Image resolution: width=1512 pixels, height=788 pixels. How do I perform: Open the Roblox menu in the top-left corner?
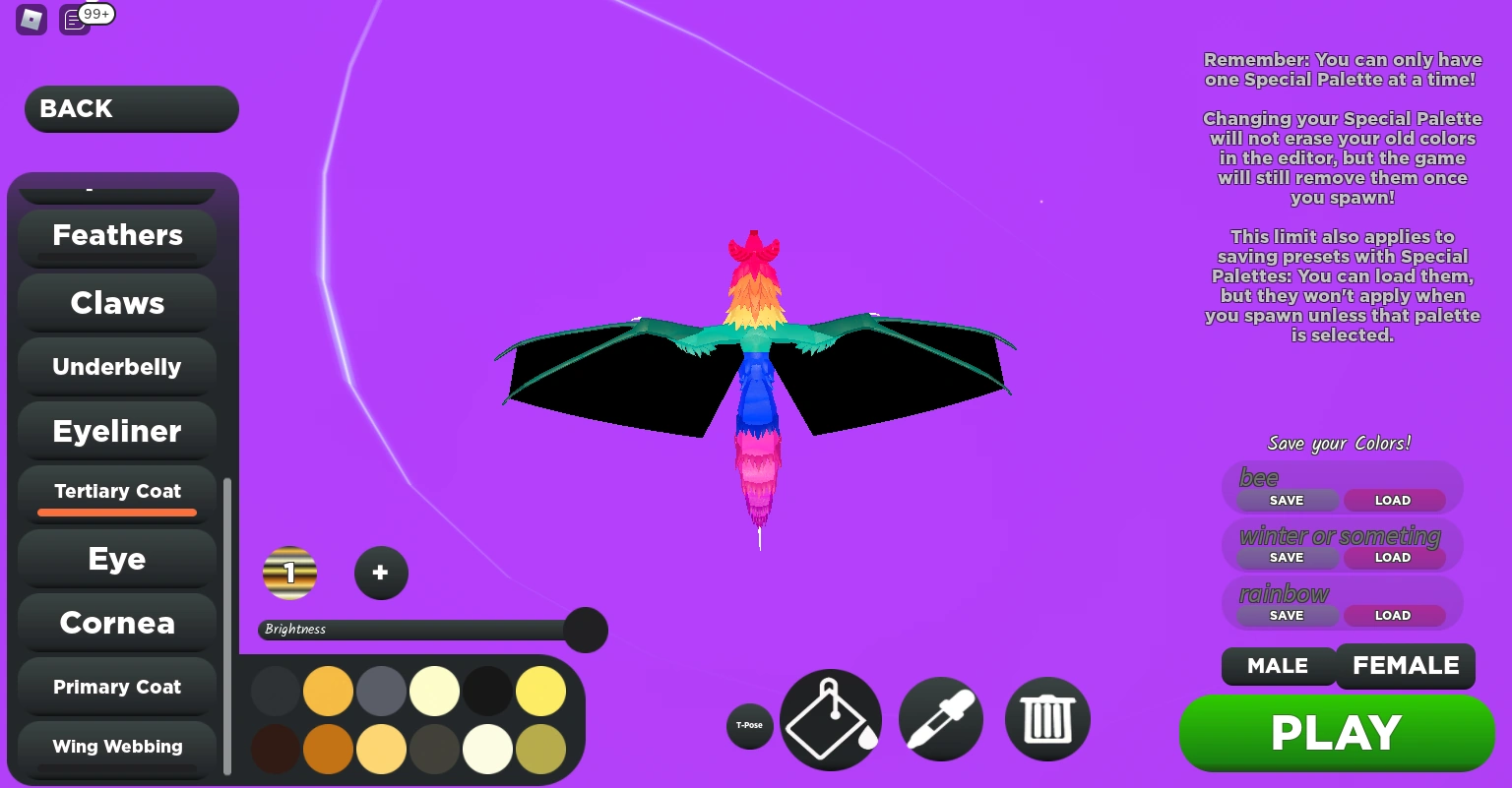(x=31, y=20)
